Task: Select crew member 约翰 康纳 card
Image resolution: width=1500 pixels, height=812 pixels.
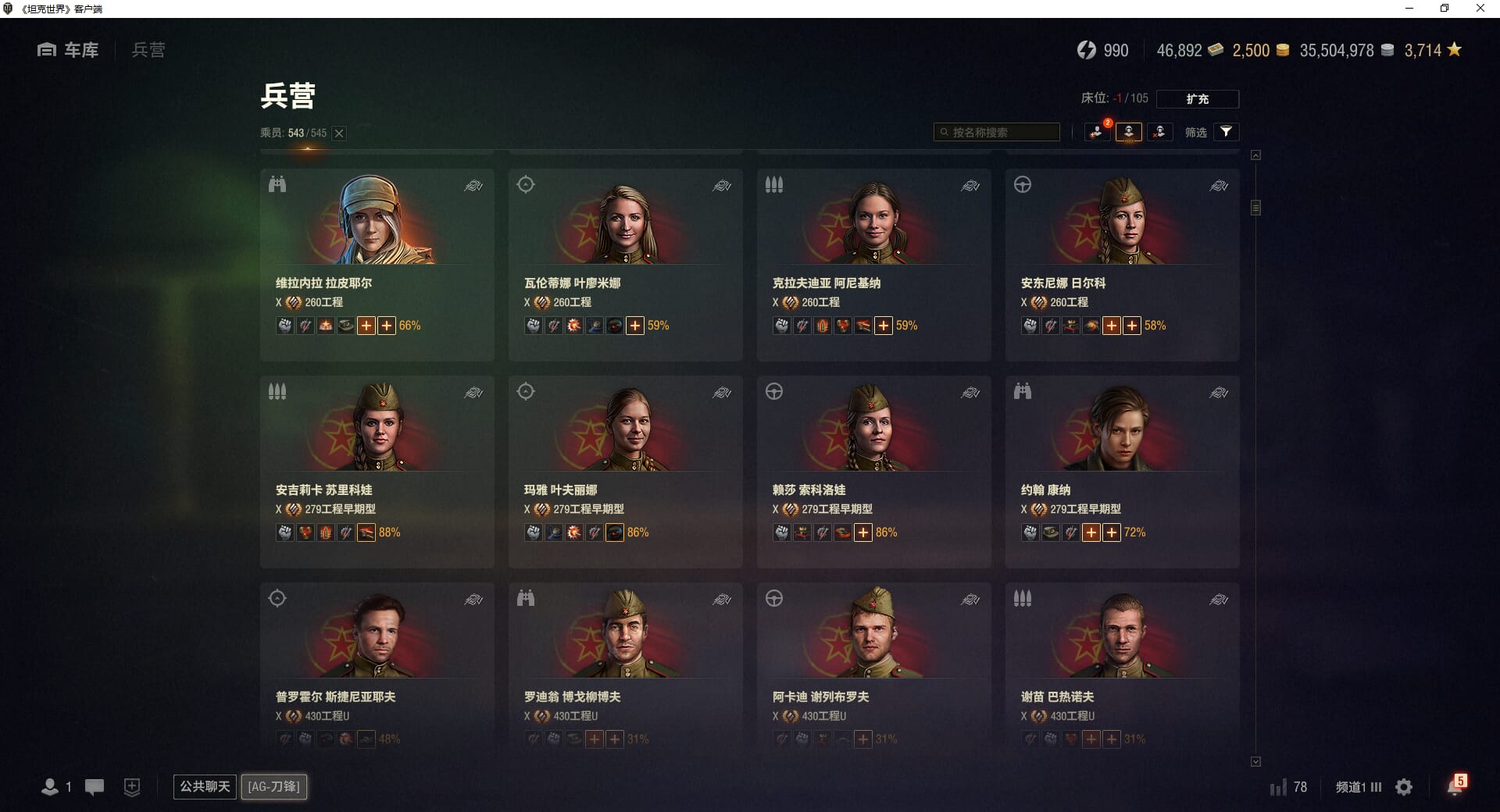Action: [x=1122, y=471]
